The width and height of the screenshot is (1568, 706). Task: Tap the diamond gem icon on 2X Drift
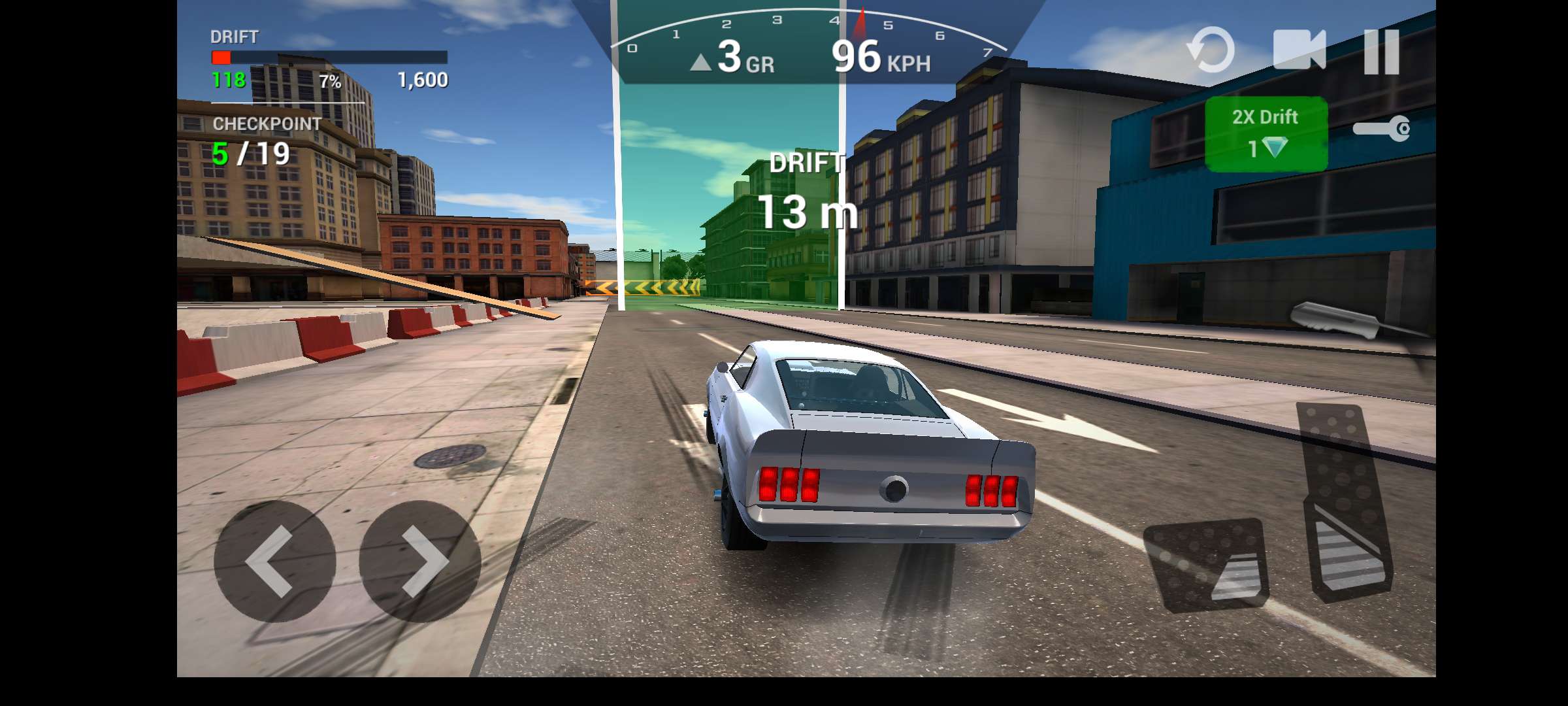(x=1274, y=148)
